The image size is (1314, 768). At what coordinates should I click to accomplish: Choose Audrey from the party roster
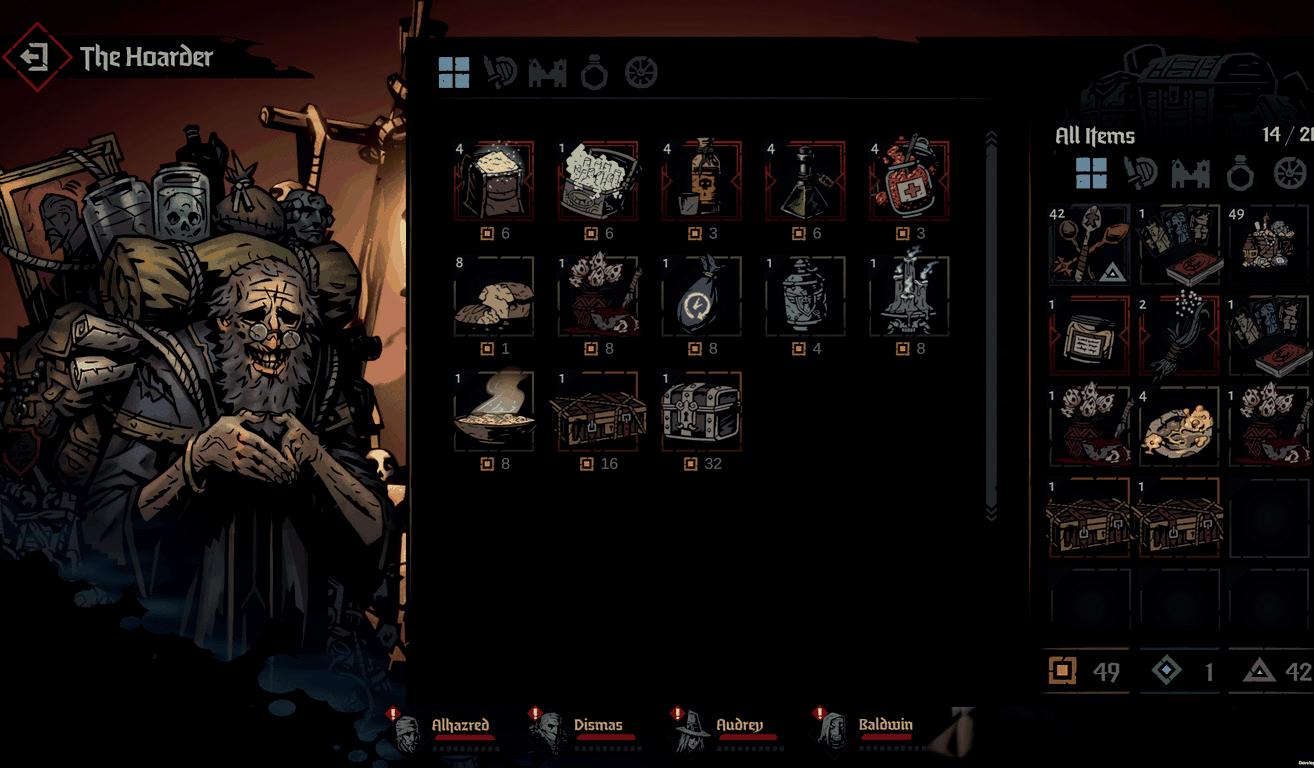click(739, 726)
